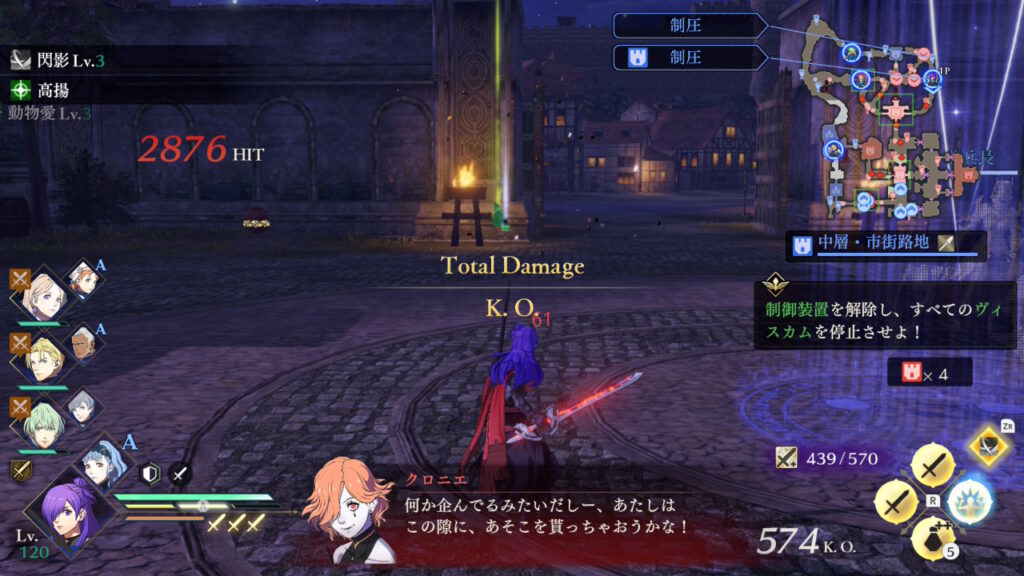Open the 中層・市街路地 location banner
The image size is (1024, 576).
pos(871,244)
